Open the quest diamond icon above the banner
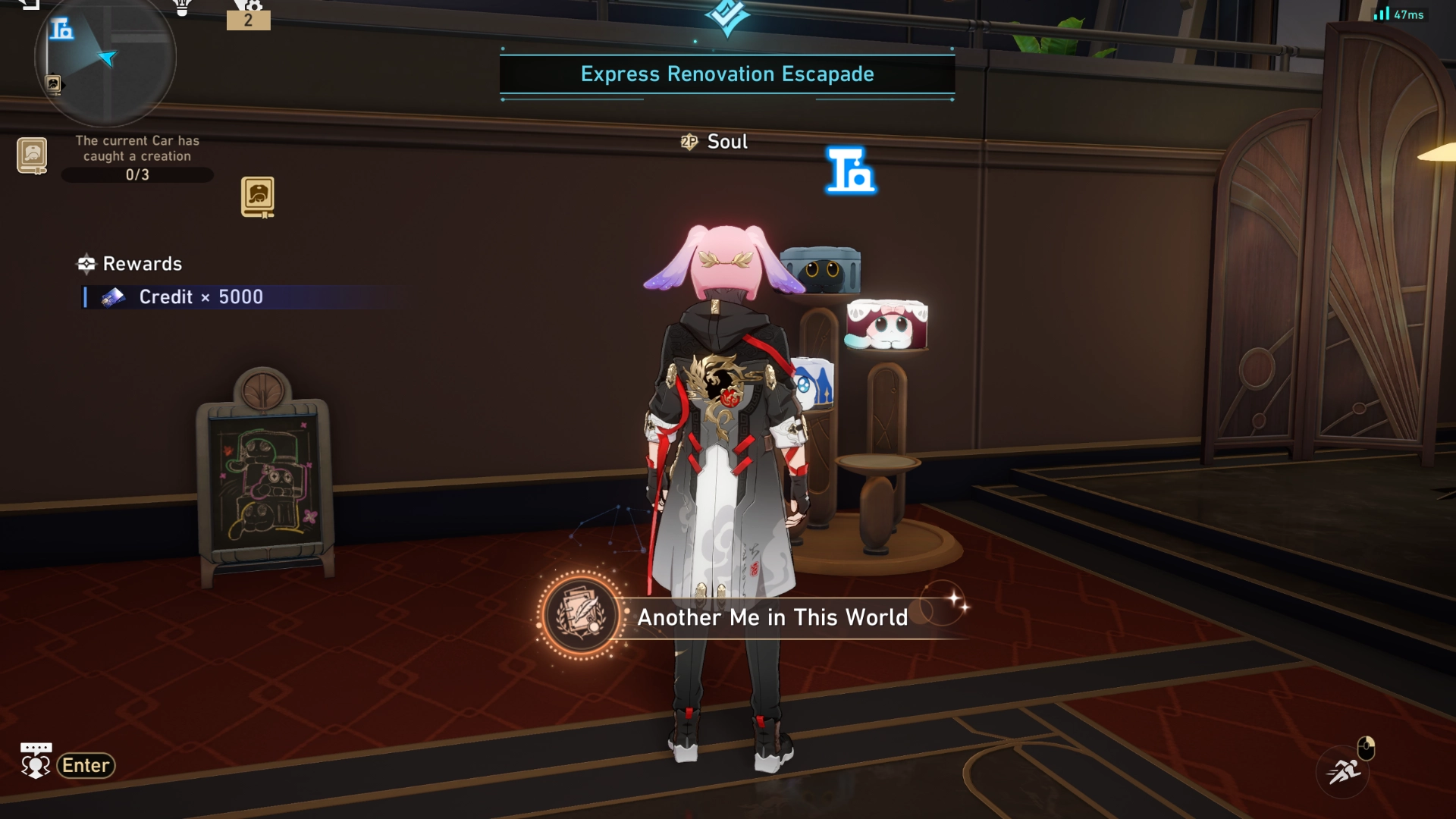 point(726,17)
